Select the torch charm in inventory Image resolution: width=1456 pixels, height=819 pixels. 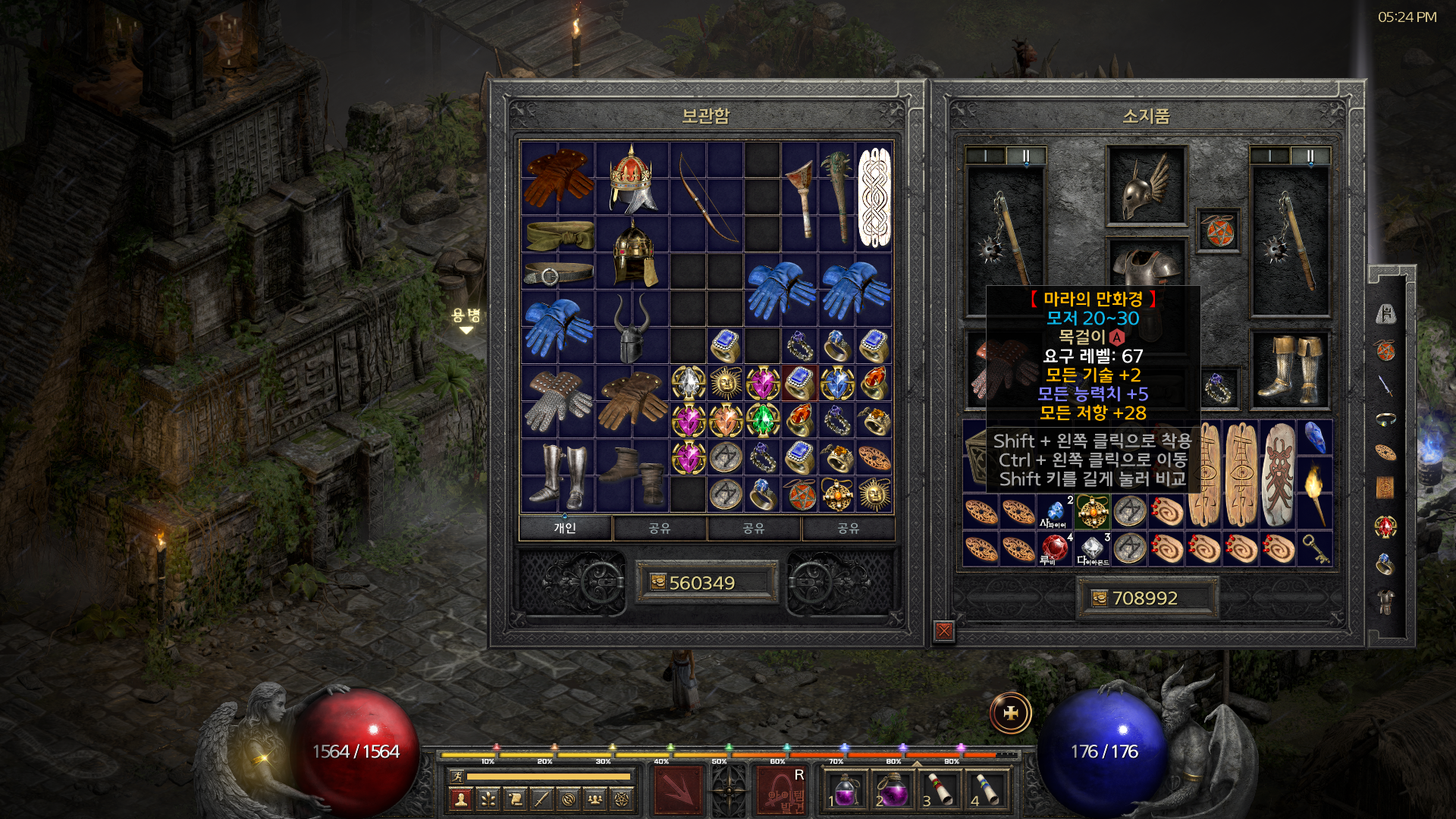[1315, 493]
